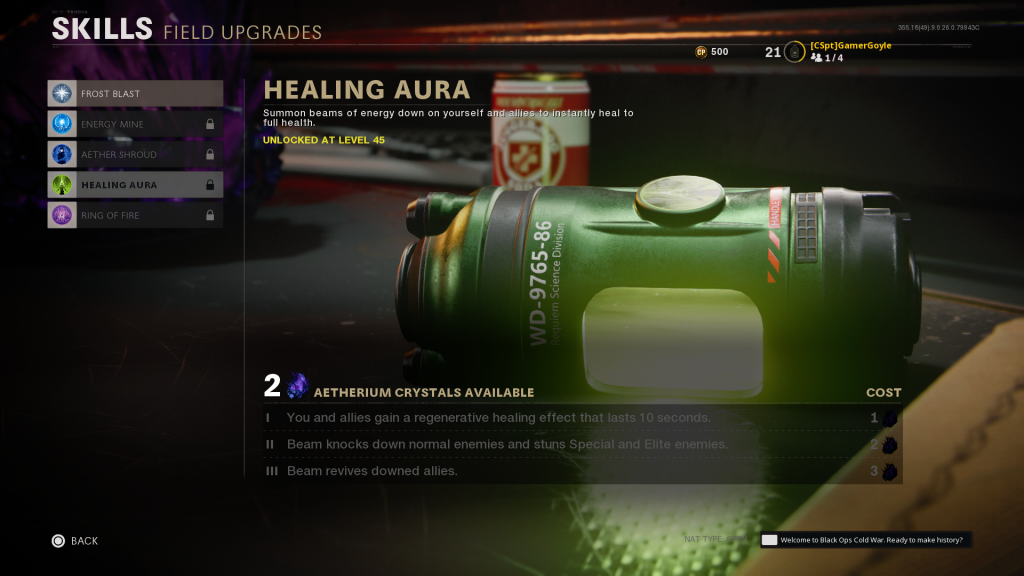Pick the Ring of Fire upgrade
This screenshot has width=1024, height=576.
[135, 215]
